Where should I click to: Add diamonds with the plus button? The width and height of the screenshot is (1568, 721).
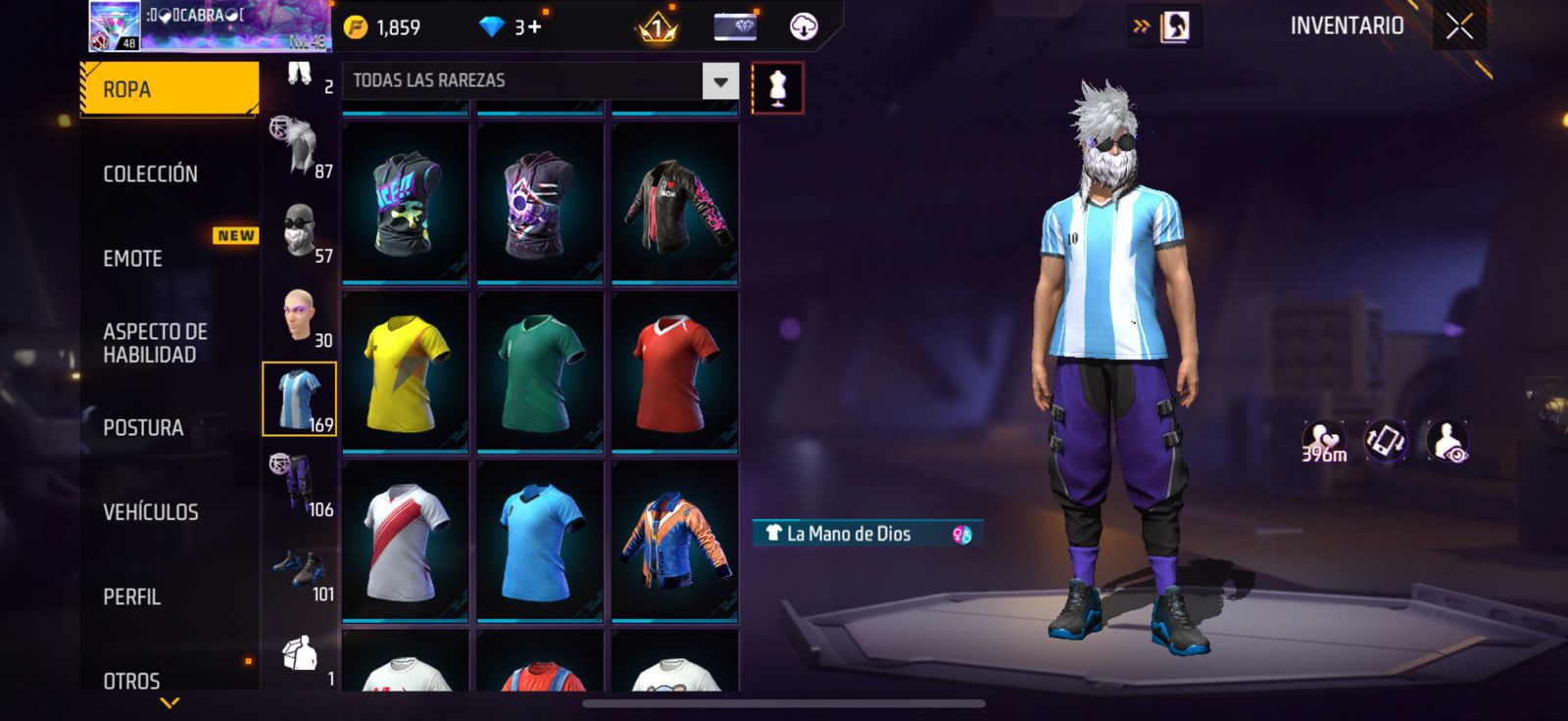pos(534,26)
